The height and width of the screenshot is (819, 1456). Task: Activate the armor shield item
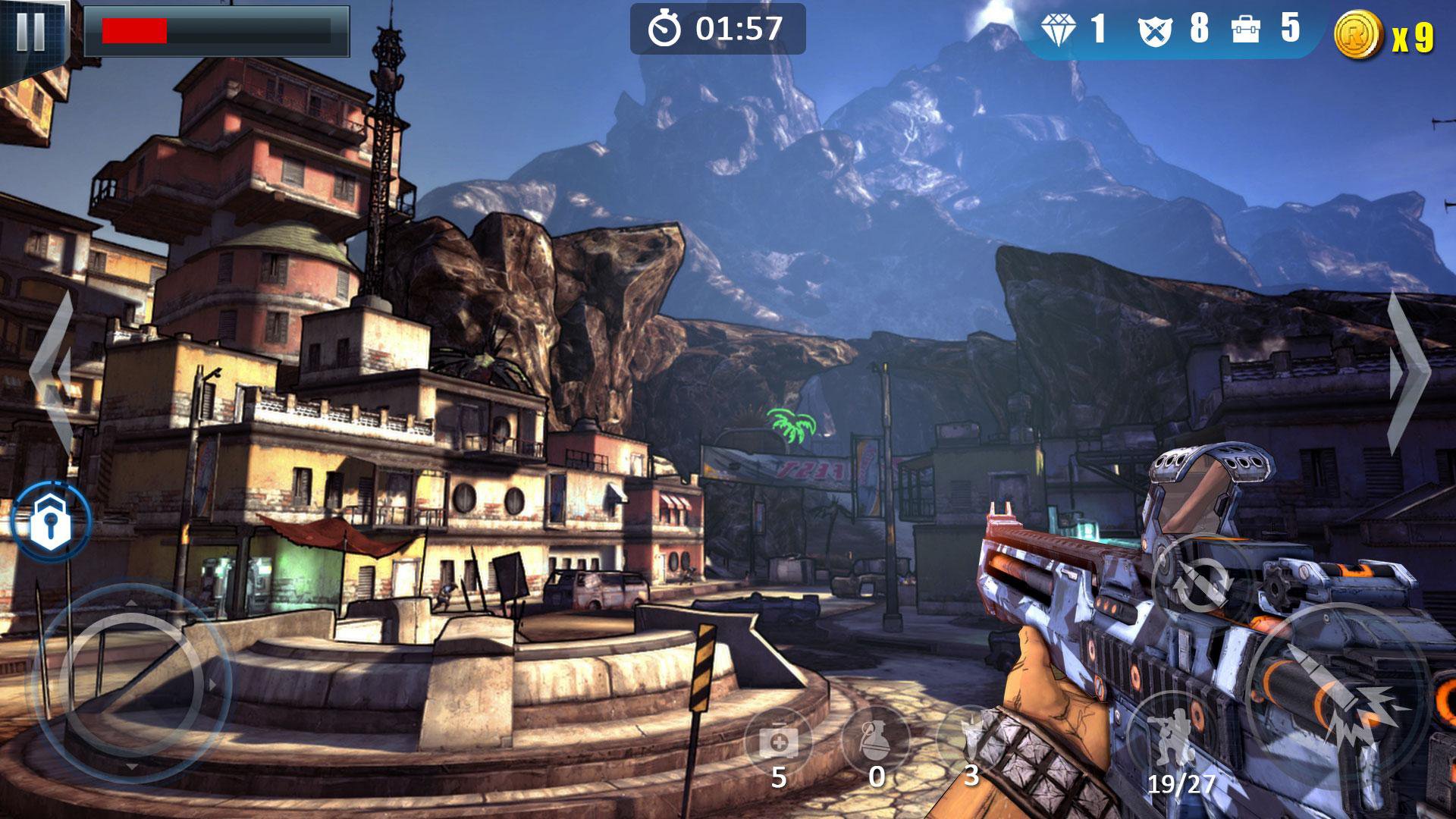(969, 739)
